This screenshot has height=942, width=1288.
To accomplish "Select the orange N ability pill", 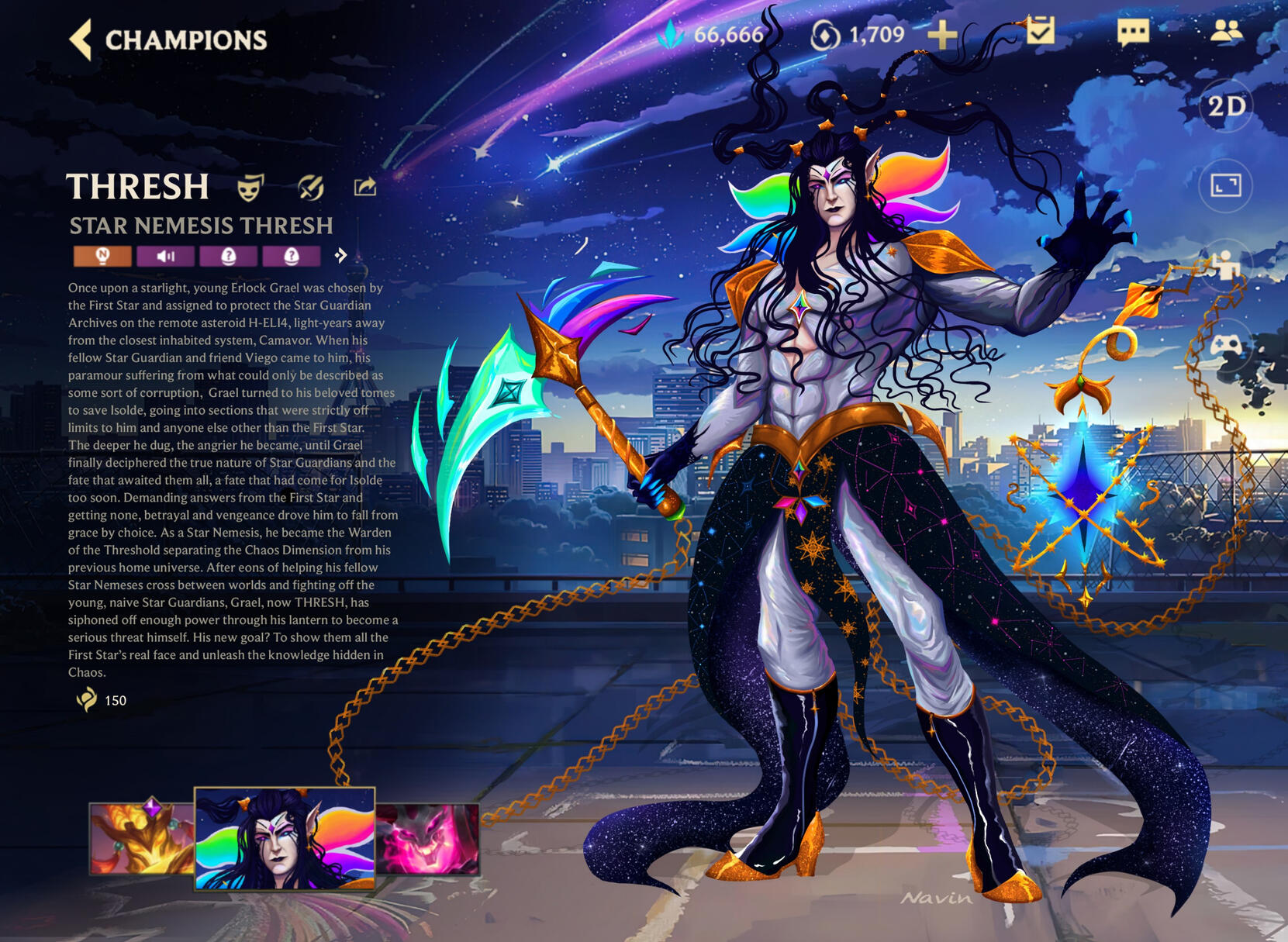I will [x=102, y=256].
